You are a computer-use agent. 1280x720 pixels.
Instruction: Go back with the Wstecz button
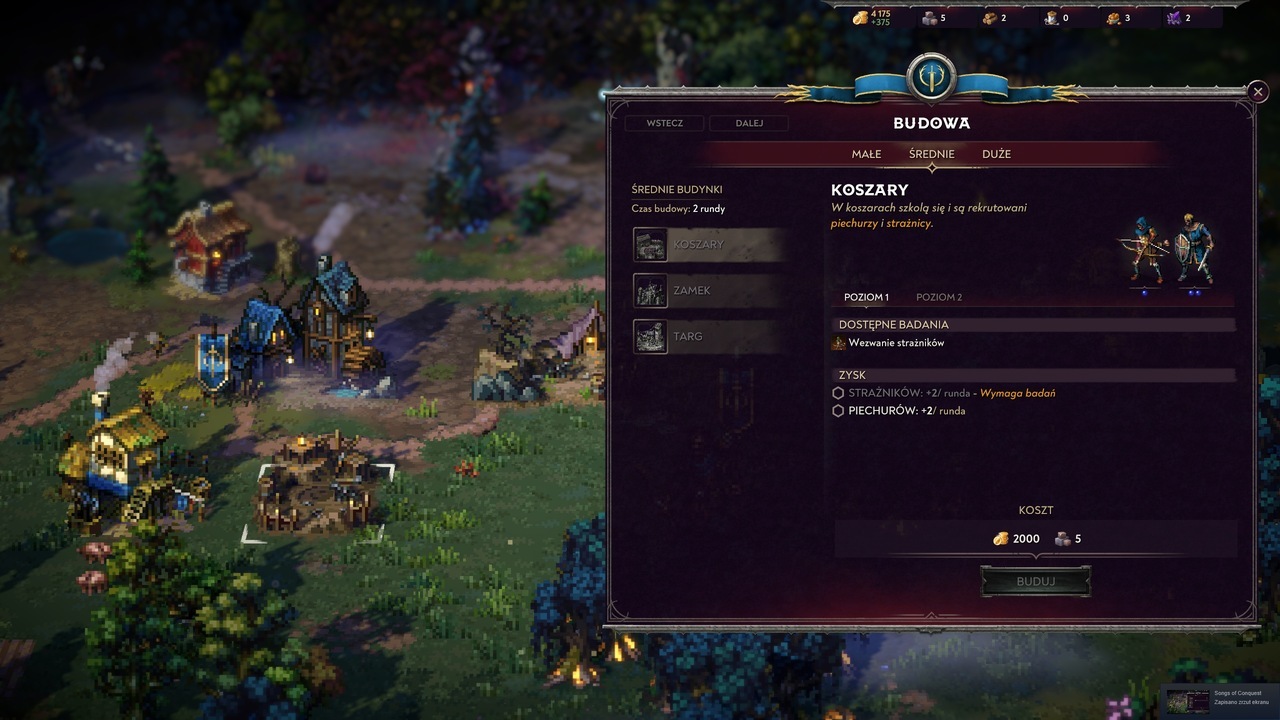[664, 123]
